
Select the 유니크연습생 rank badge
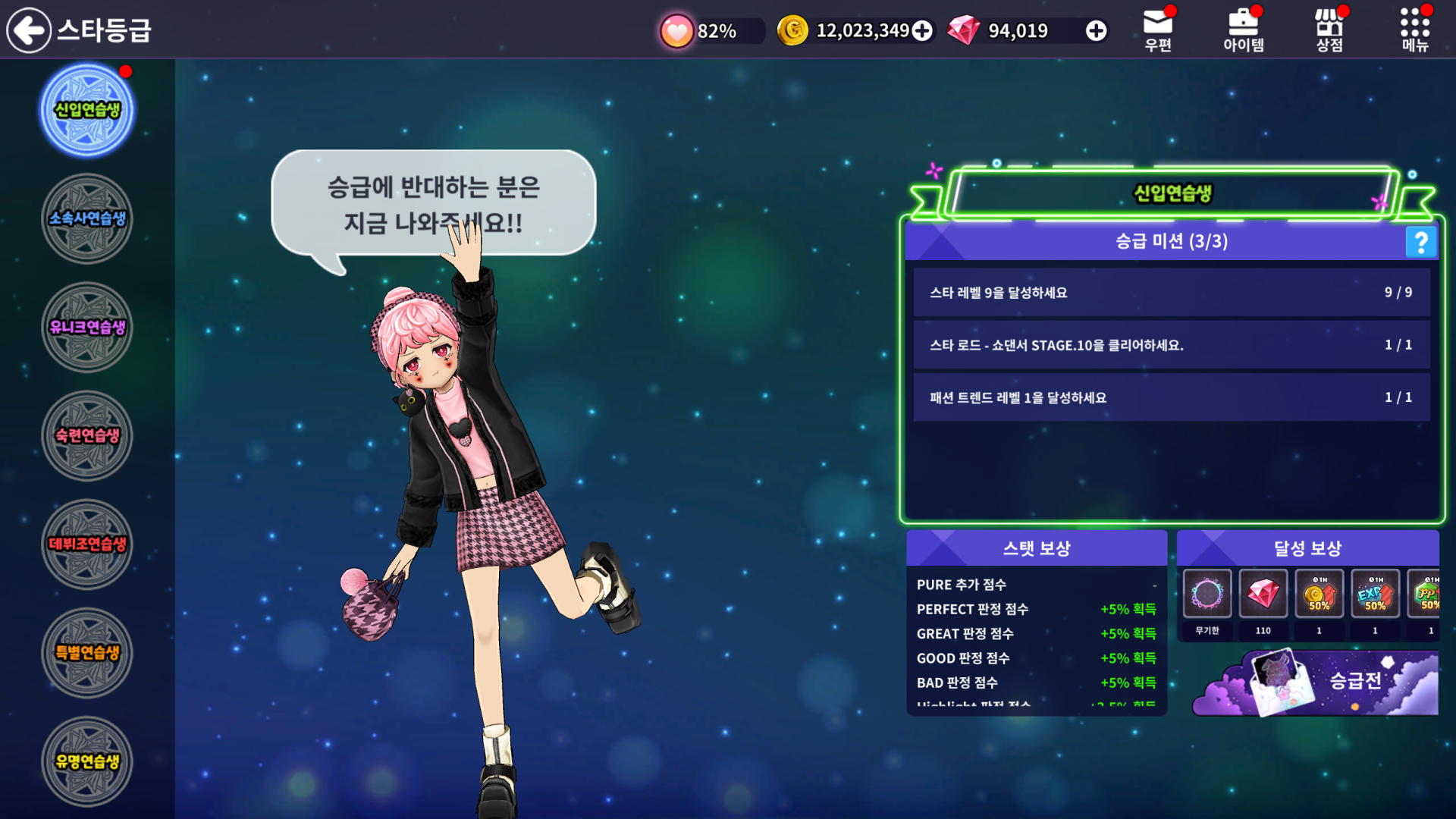pos(87,328)
